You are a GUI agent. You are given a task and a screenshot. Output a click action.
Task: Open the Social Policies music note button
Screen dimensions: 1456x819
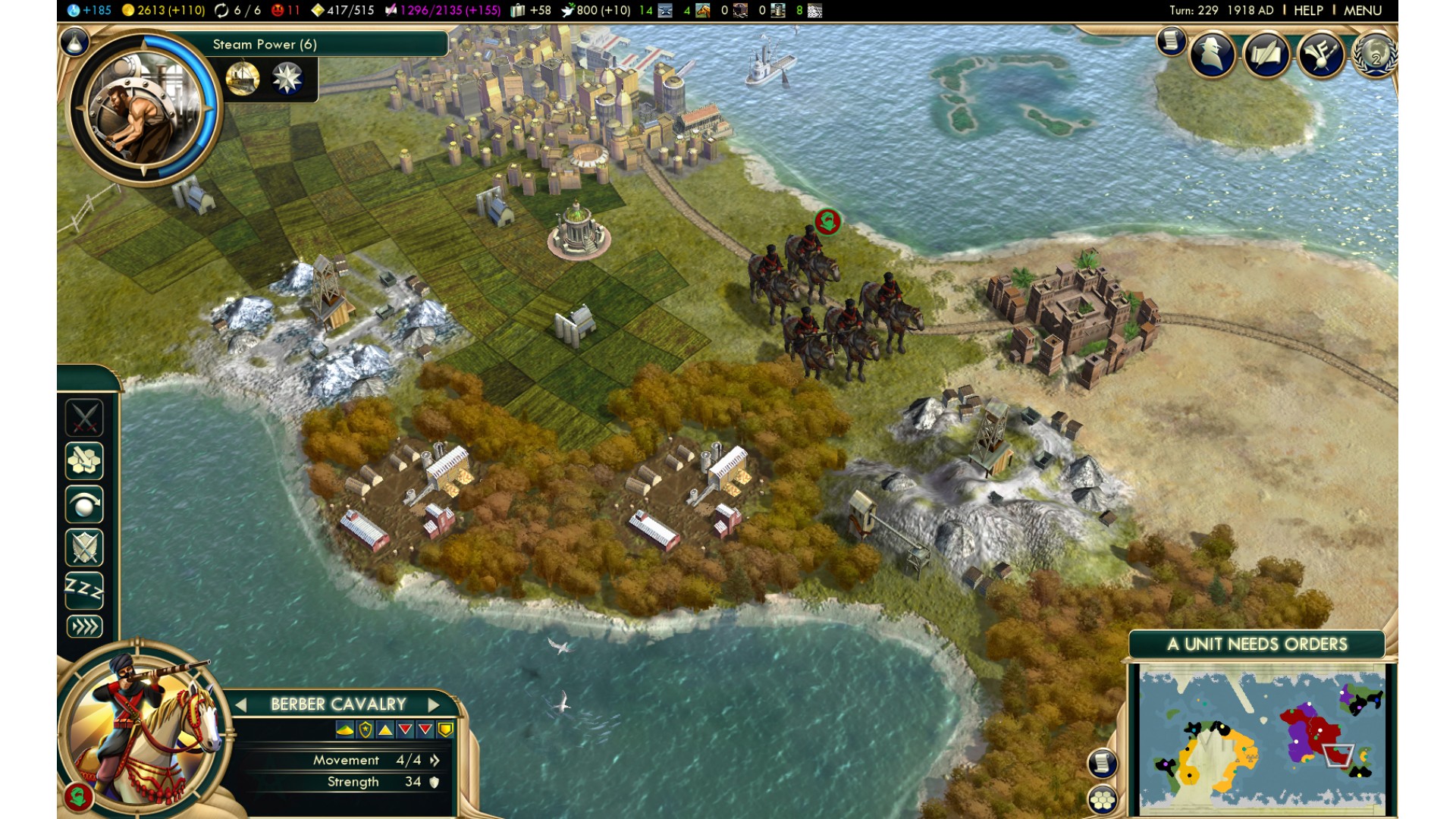click(x=1320, y=54)
